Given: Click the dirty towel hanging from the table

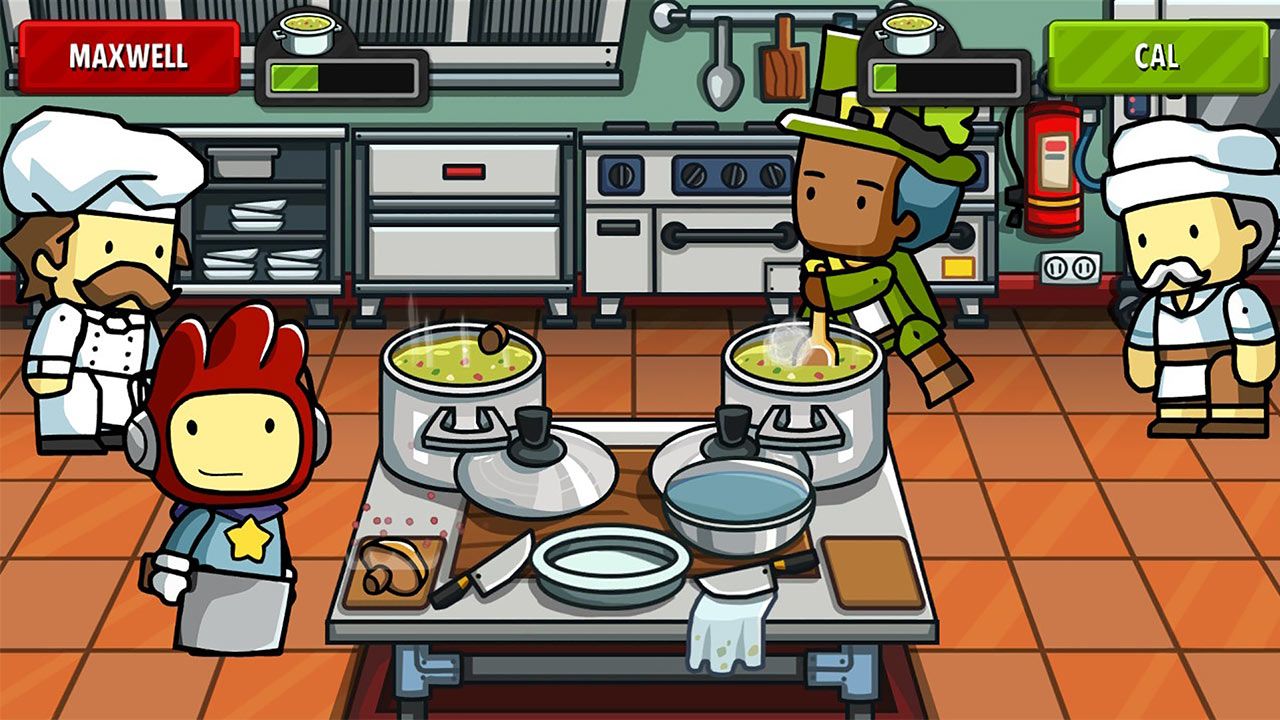Looking at the screenshot, I should pos(730,640).
